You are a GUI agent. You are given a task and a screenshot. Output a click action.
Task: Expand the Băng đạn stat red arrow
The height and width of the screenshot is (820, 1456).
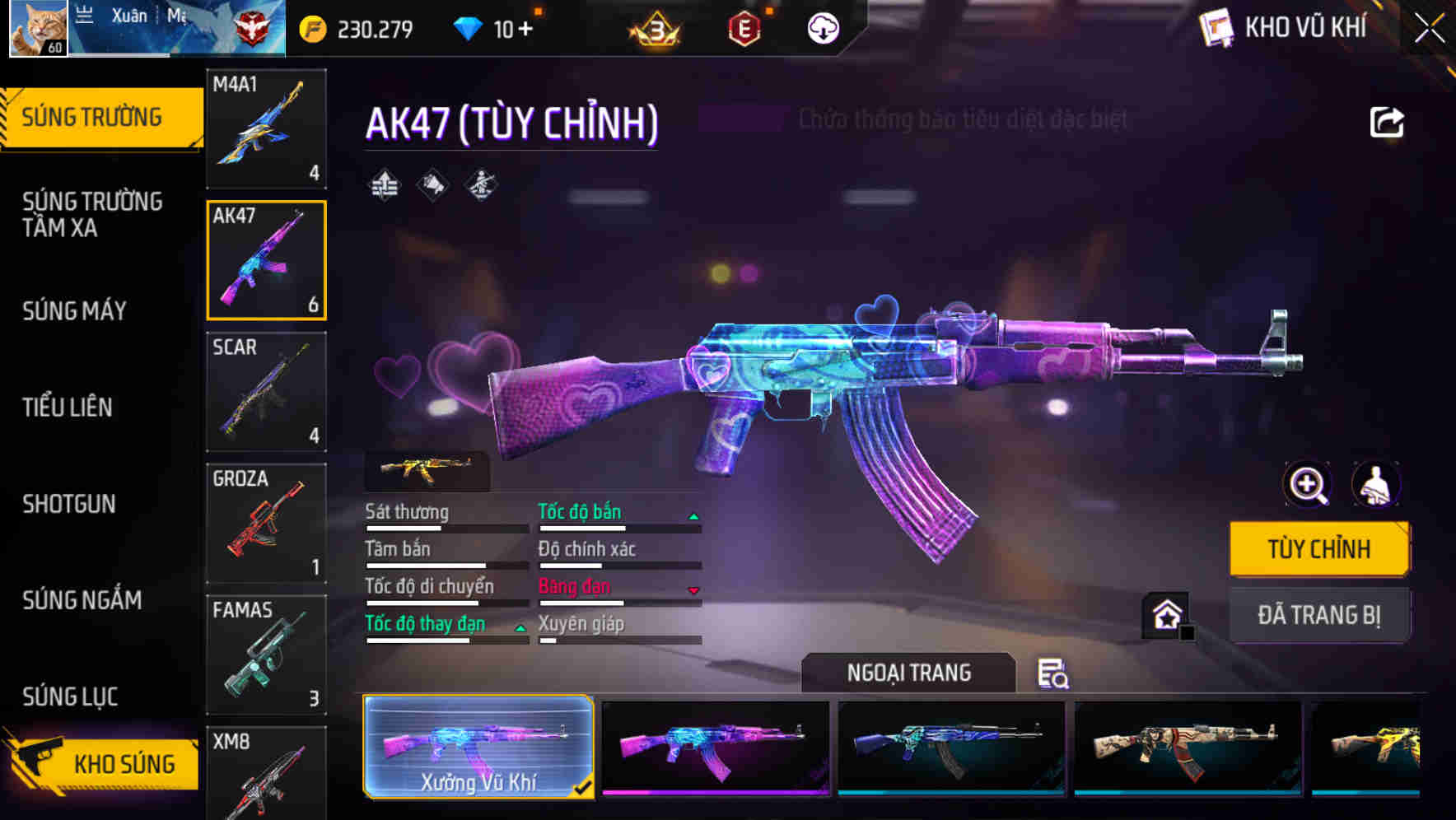(x=694, y=590)
